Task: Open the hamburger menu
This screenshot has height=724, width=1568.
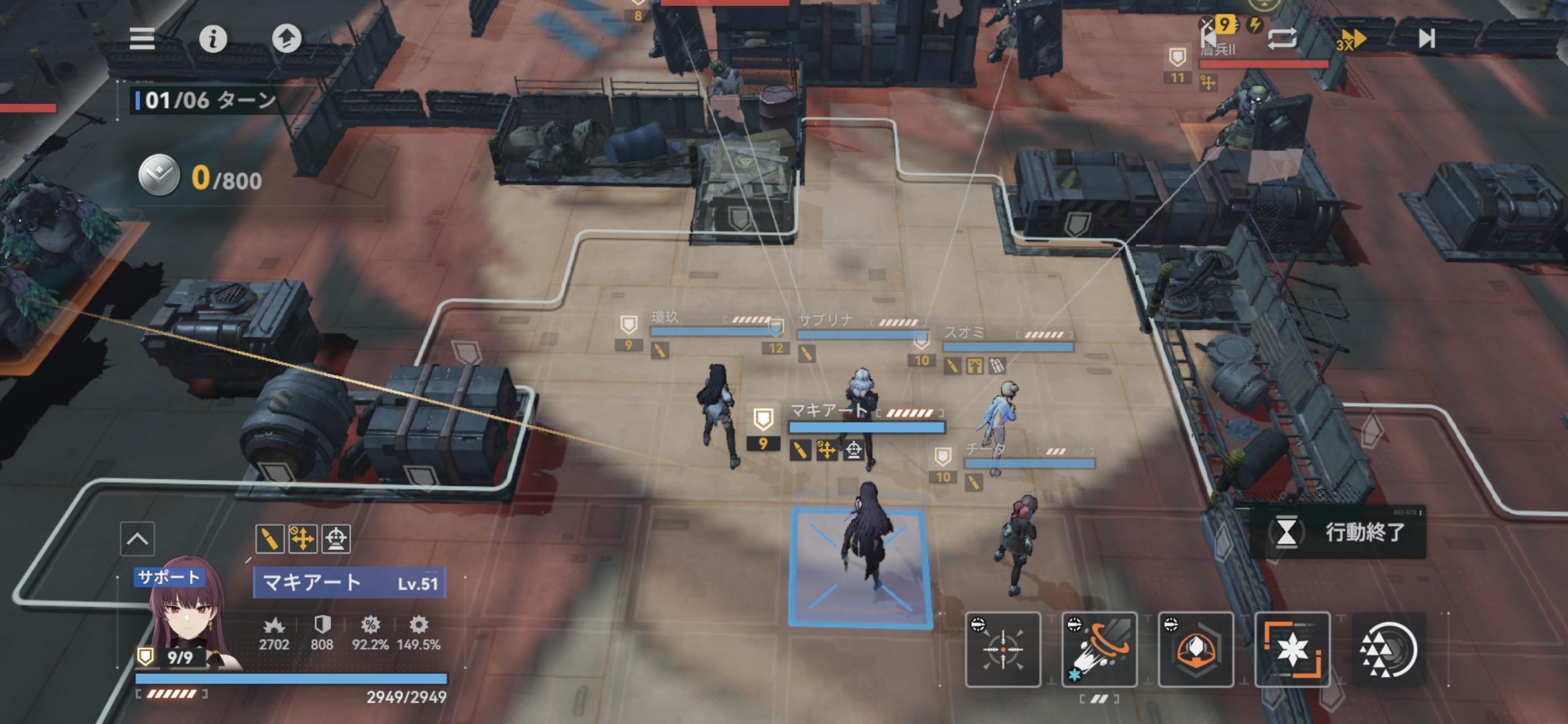Action: [x=142, y=39]
